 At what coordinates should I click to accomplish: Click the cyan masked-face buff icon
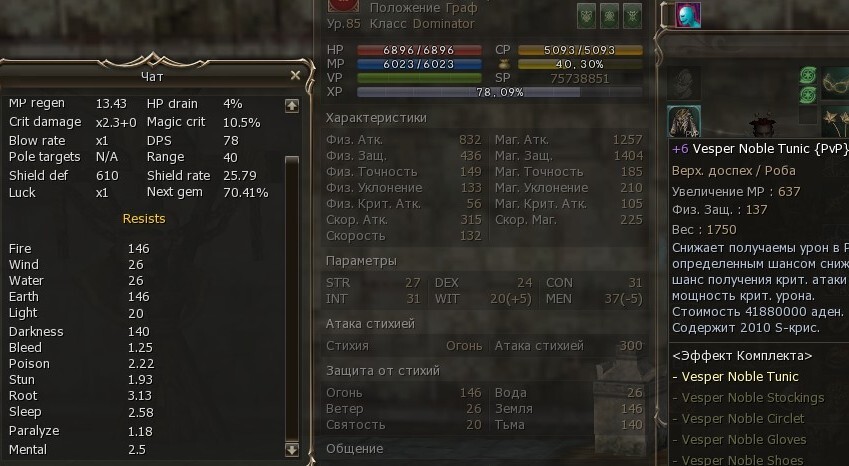(687, 15)
